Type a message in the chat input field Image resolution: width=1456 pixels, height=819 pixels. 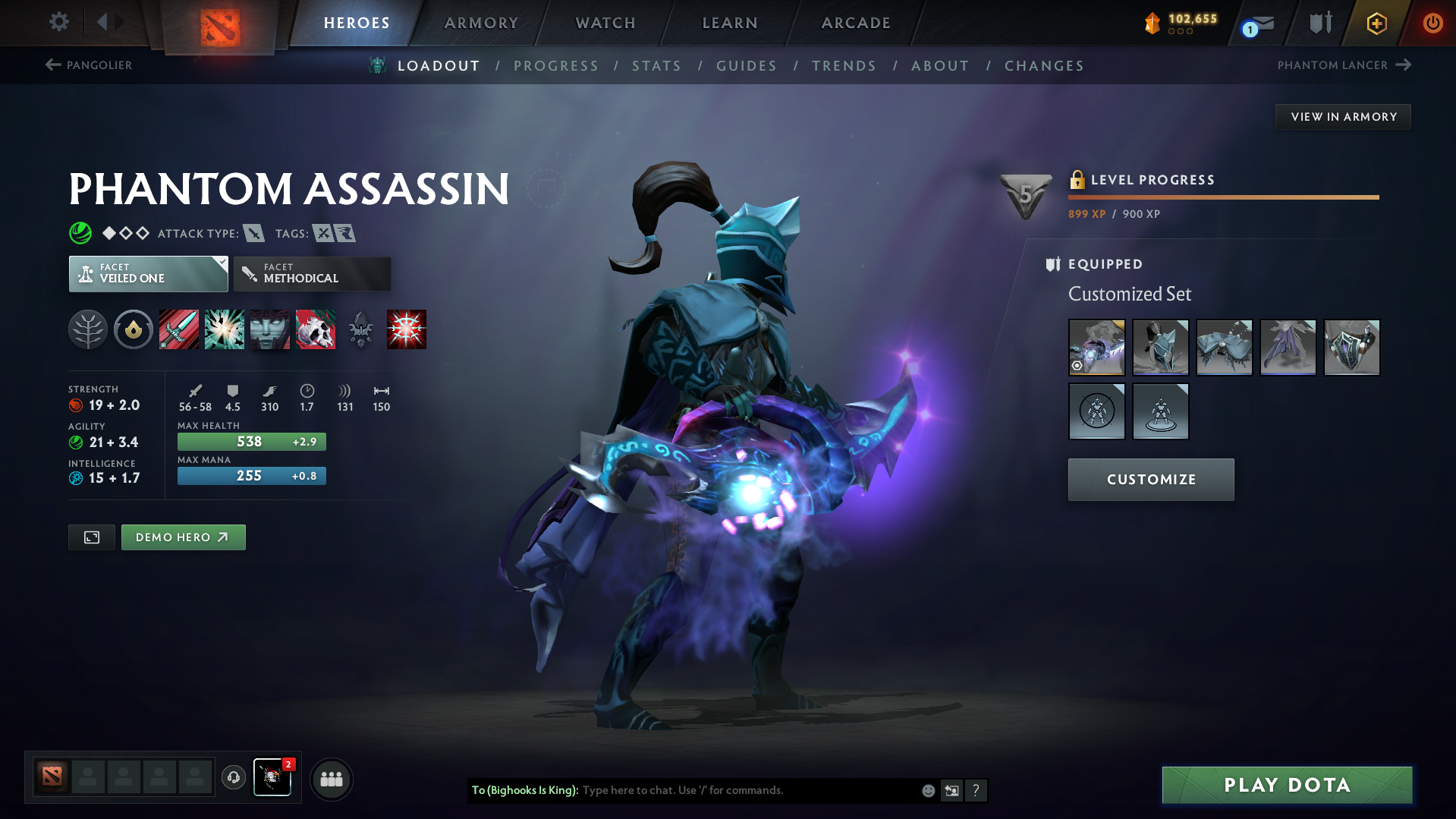click(744, 789)
